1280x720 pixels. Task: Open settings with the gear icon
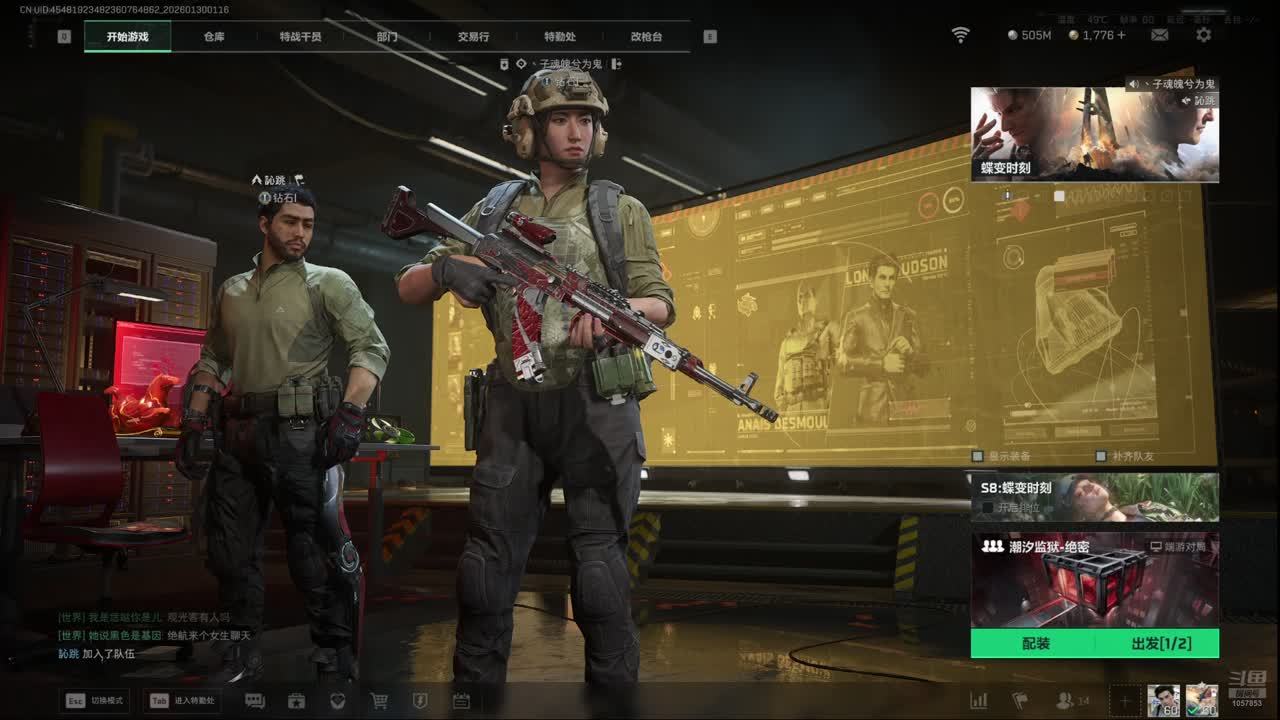(x=1203, y=35)
